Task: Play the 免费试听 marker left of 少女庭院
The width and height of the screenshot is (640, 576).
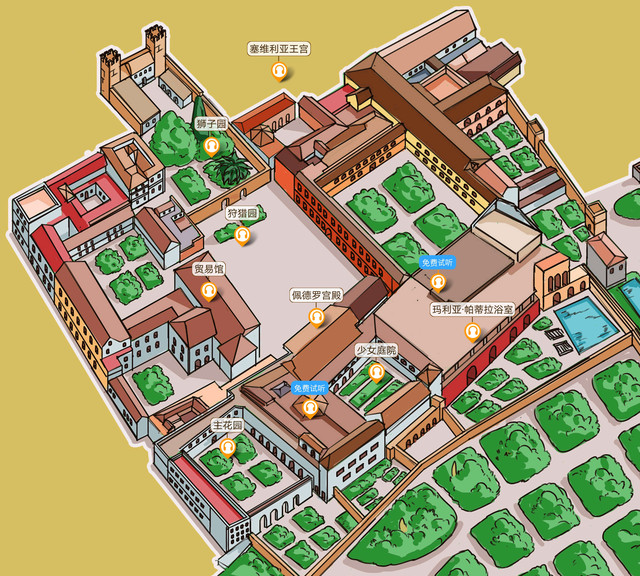Action: coord(310,407)
